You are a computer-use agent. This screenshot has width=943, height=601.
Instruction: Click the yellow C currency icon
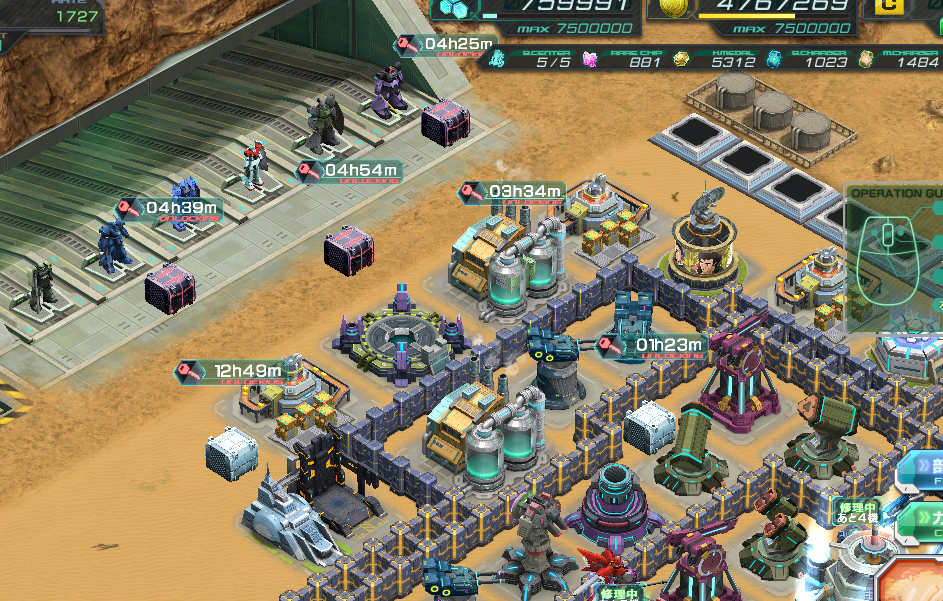[x=886, y=7]
